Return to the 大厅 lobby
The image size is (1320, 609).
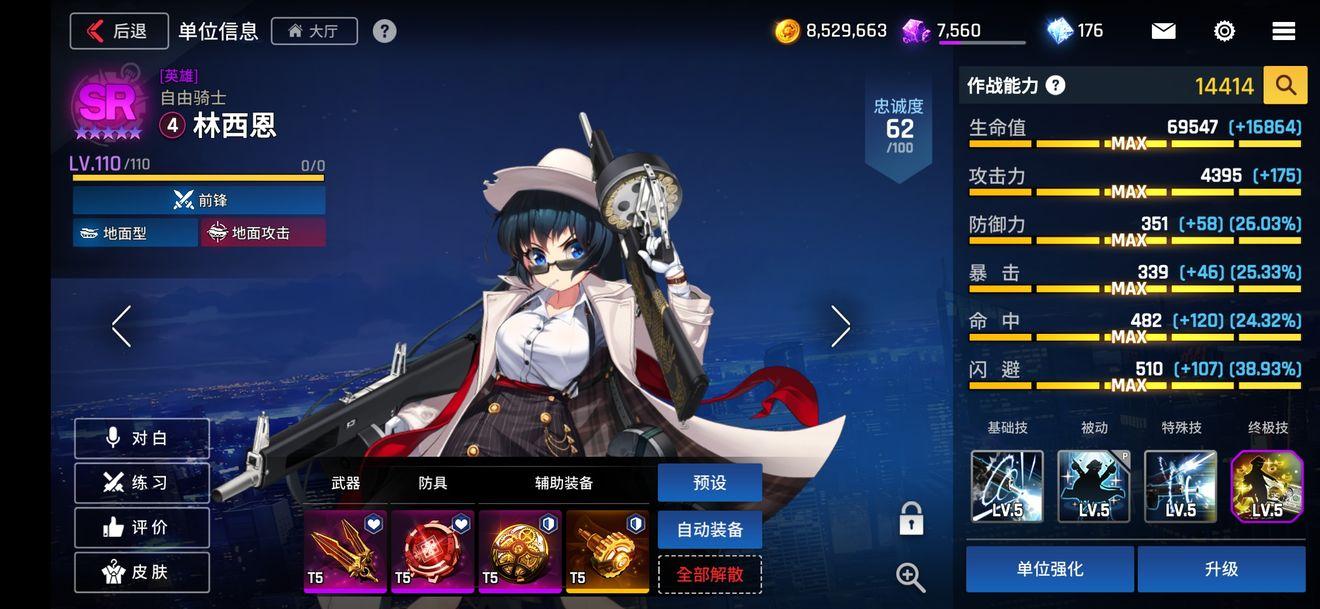point(313,31)
